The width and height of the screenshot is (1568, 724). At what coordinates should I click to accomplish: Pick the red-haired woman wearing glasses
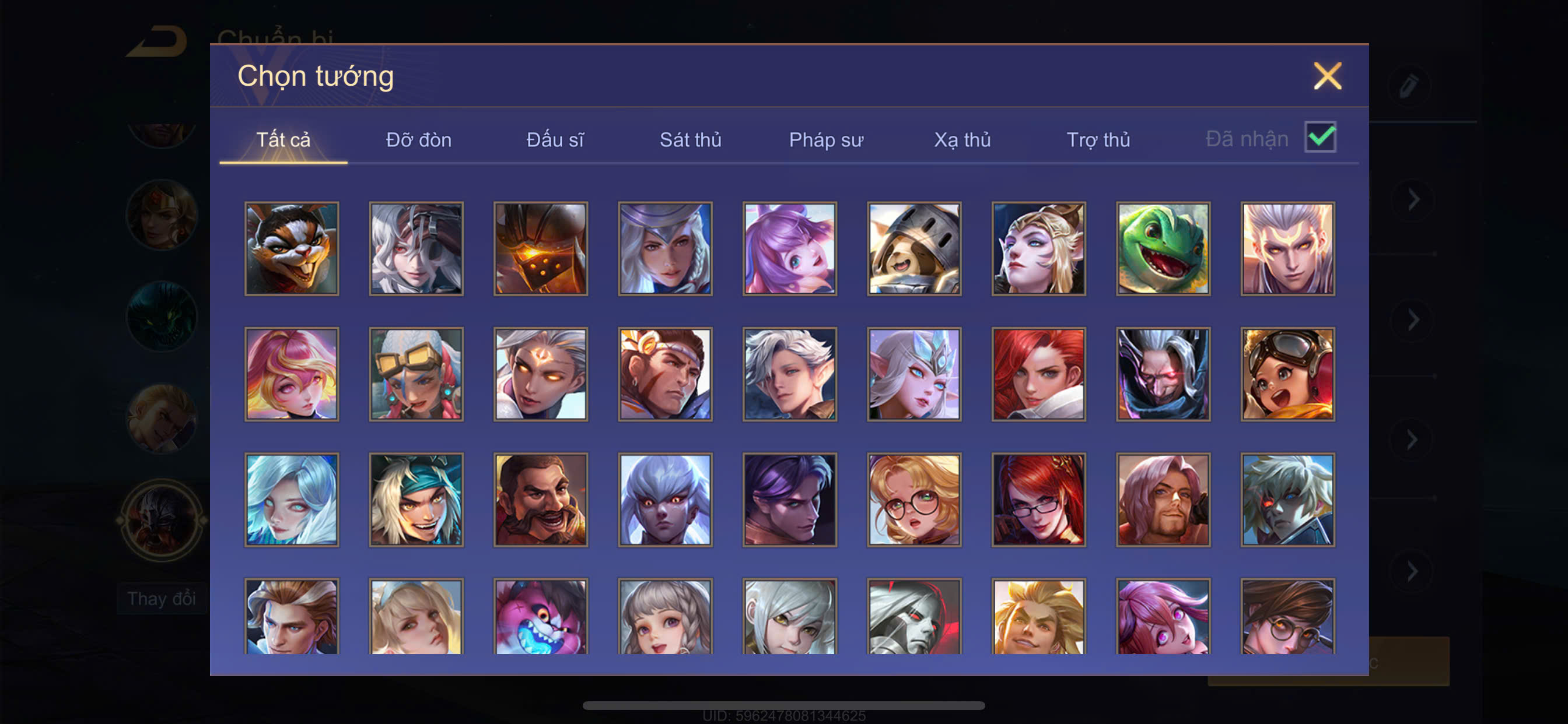tap(1038, 500)
